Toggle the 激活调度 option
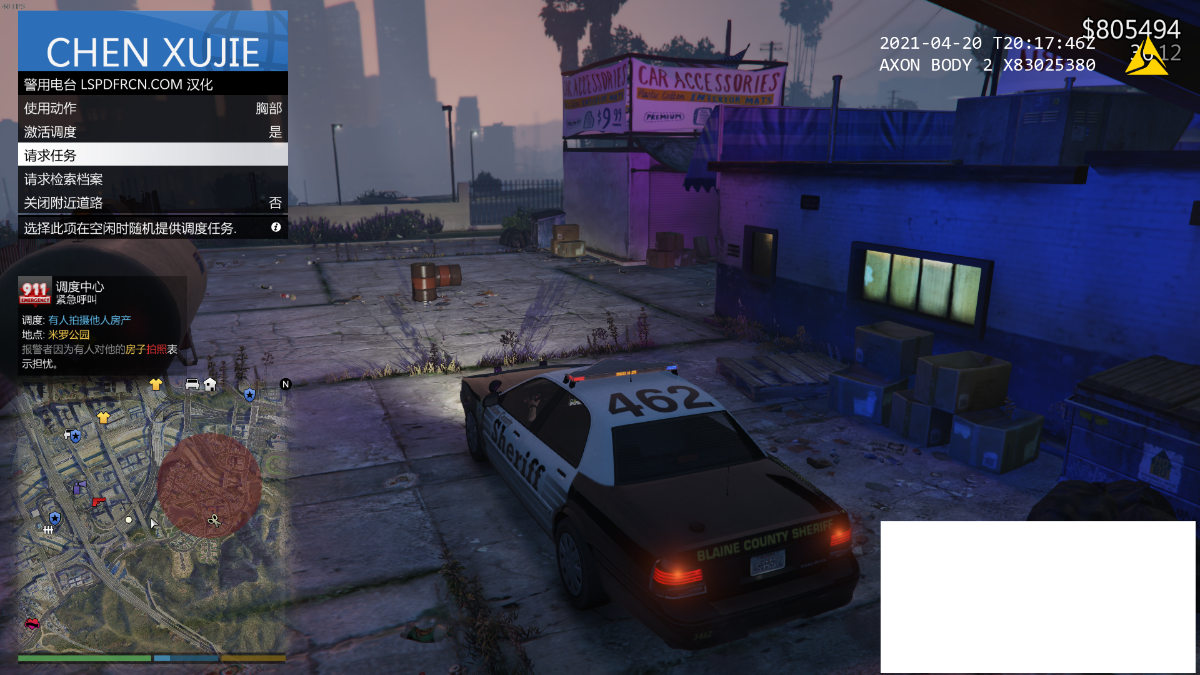 tap(153, 132)
